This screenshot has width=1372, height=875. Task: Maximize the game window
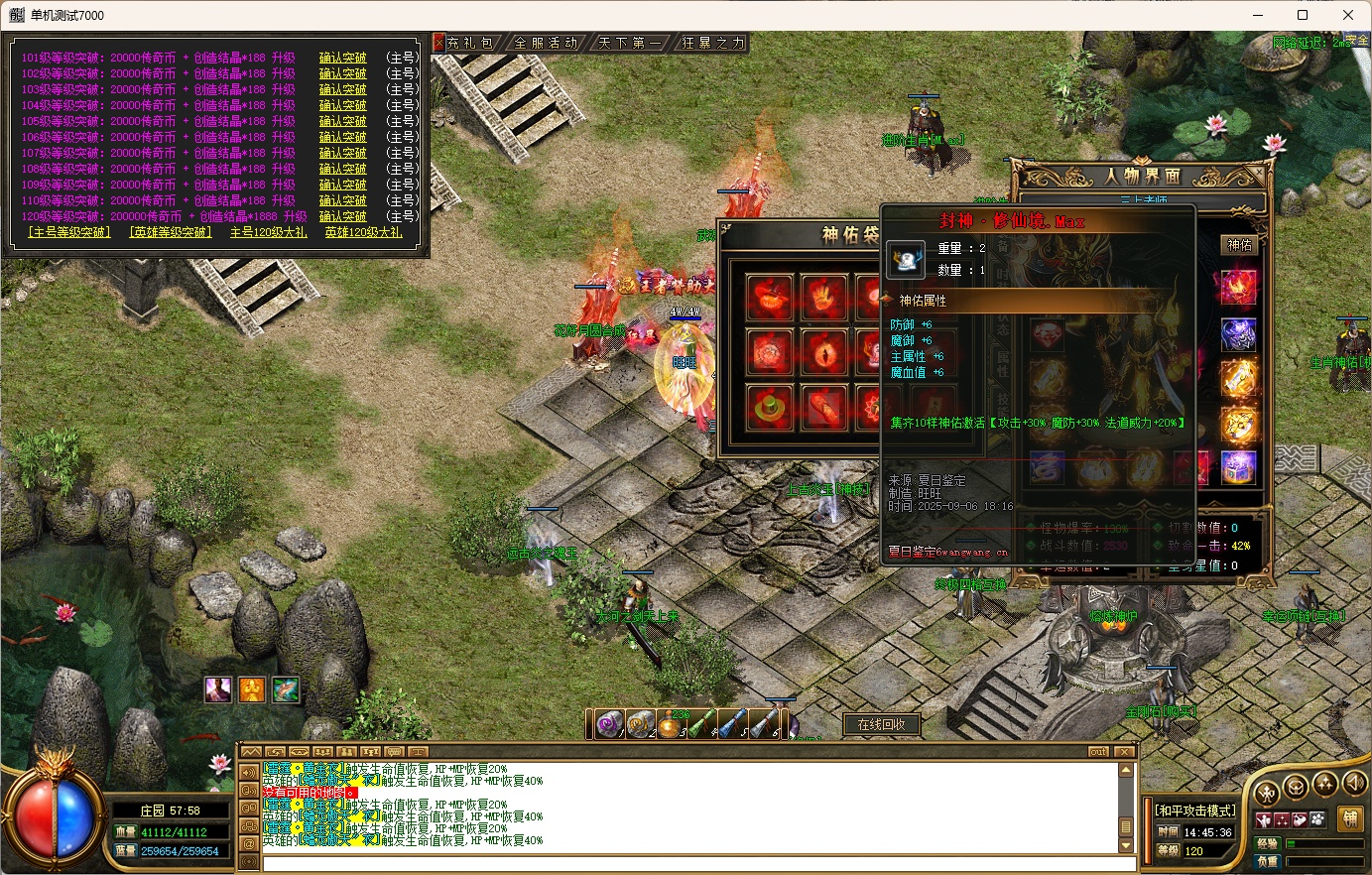pyautogui.click(x=1303, y=15)
